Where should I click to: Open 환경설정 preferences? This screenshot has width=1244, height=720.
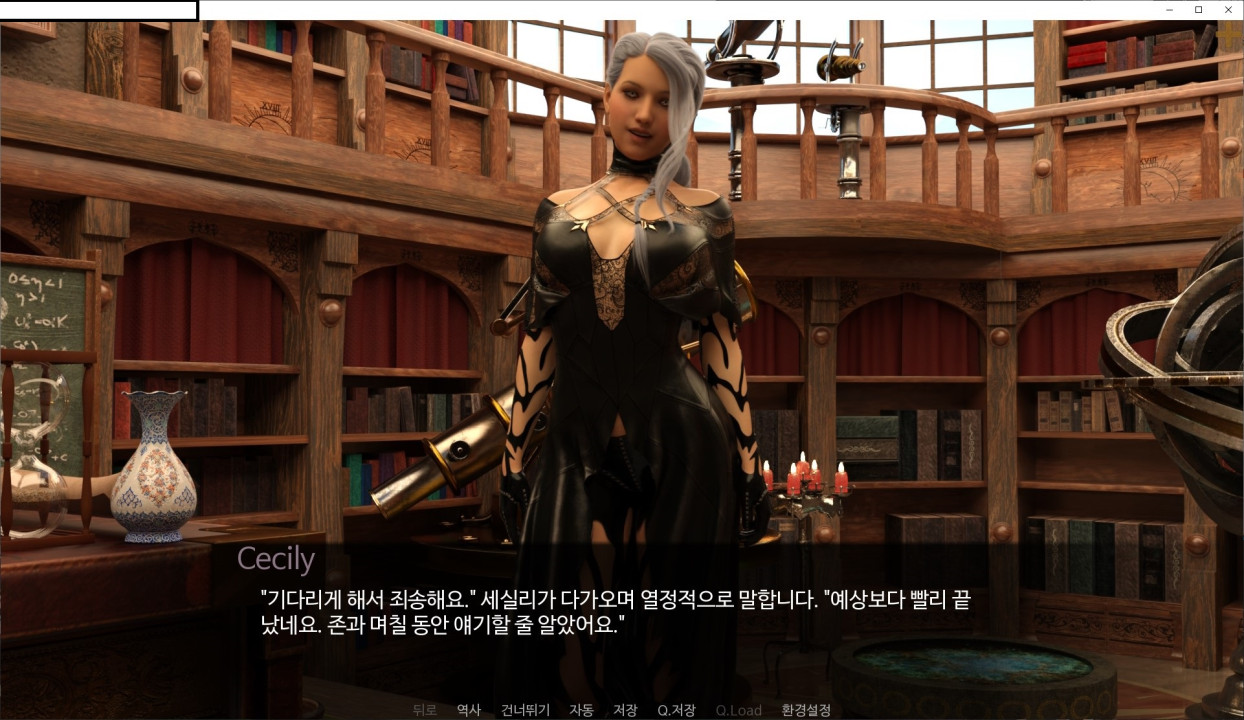(x=806, y=710)
